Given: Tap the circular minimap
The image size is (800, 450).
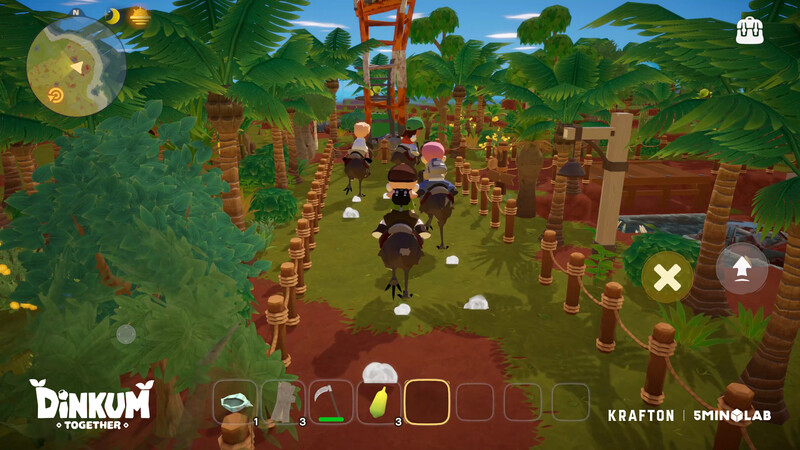Looking at the screenshot, I should tap(76, 66).
